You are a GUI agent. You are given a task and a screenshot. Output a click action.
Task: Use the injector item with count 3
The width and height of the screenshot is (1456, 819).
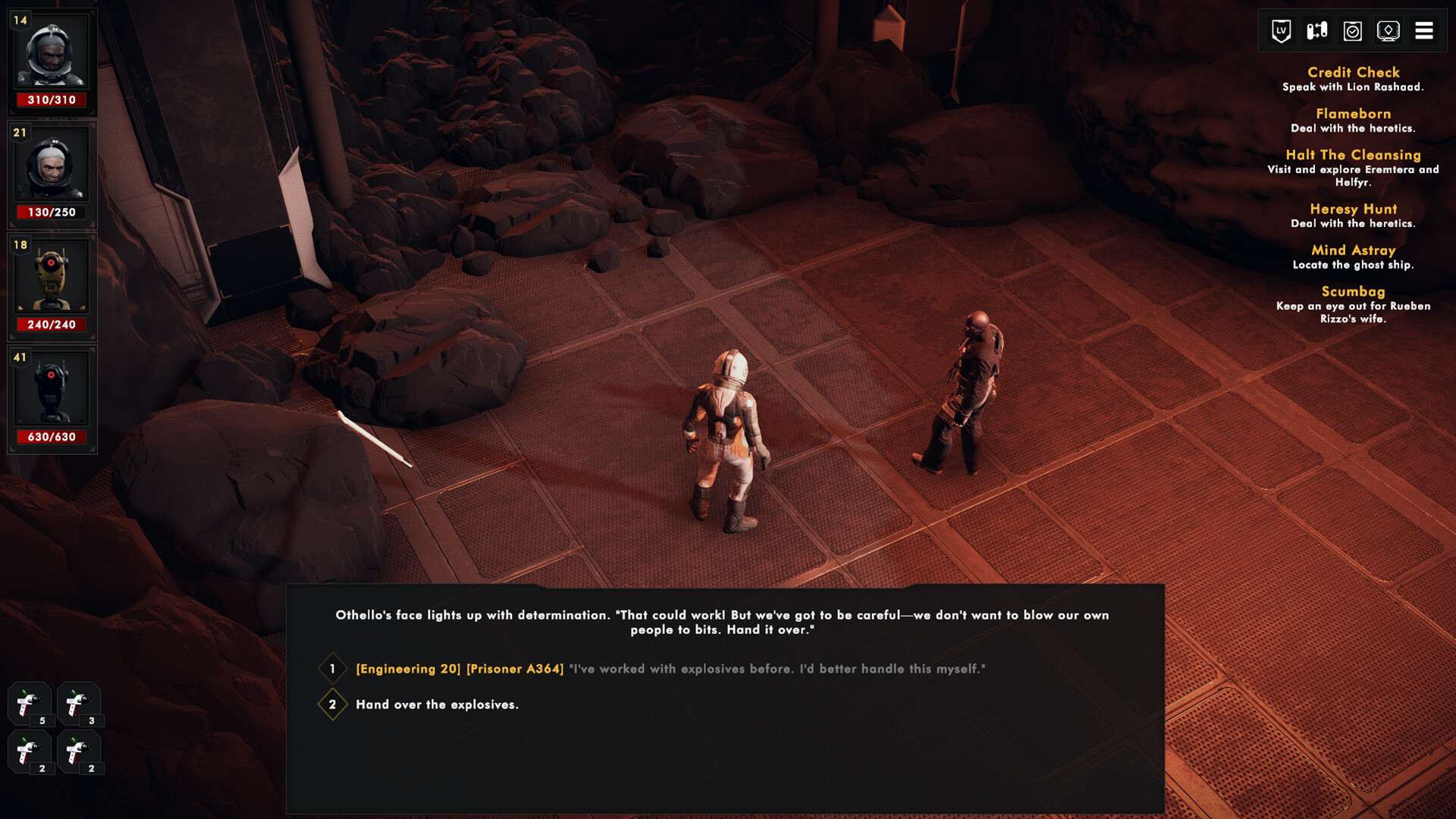pos(78,704)
